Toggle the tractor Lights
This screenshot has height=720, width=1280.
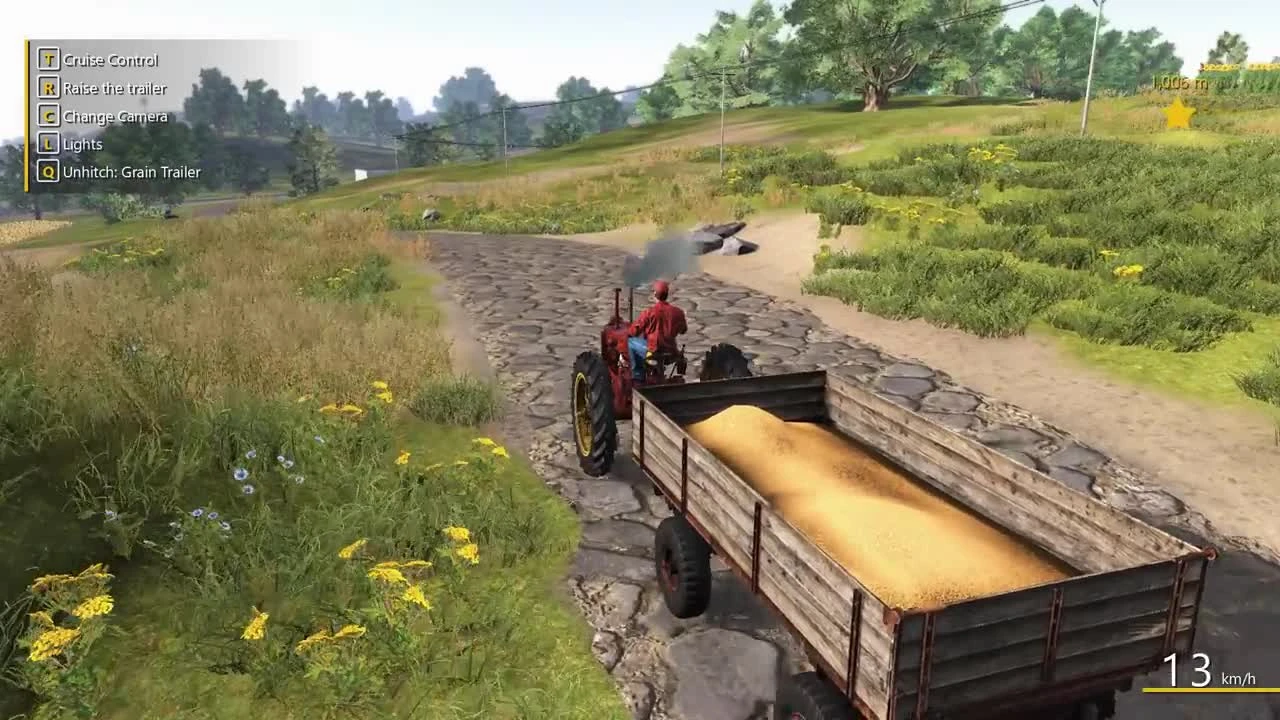[x=85, y=144]
